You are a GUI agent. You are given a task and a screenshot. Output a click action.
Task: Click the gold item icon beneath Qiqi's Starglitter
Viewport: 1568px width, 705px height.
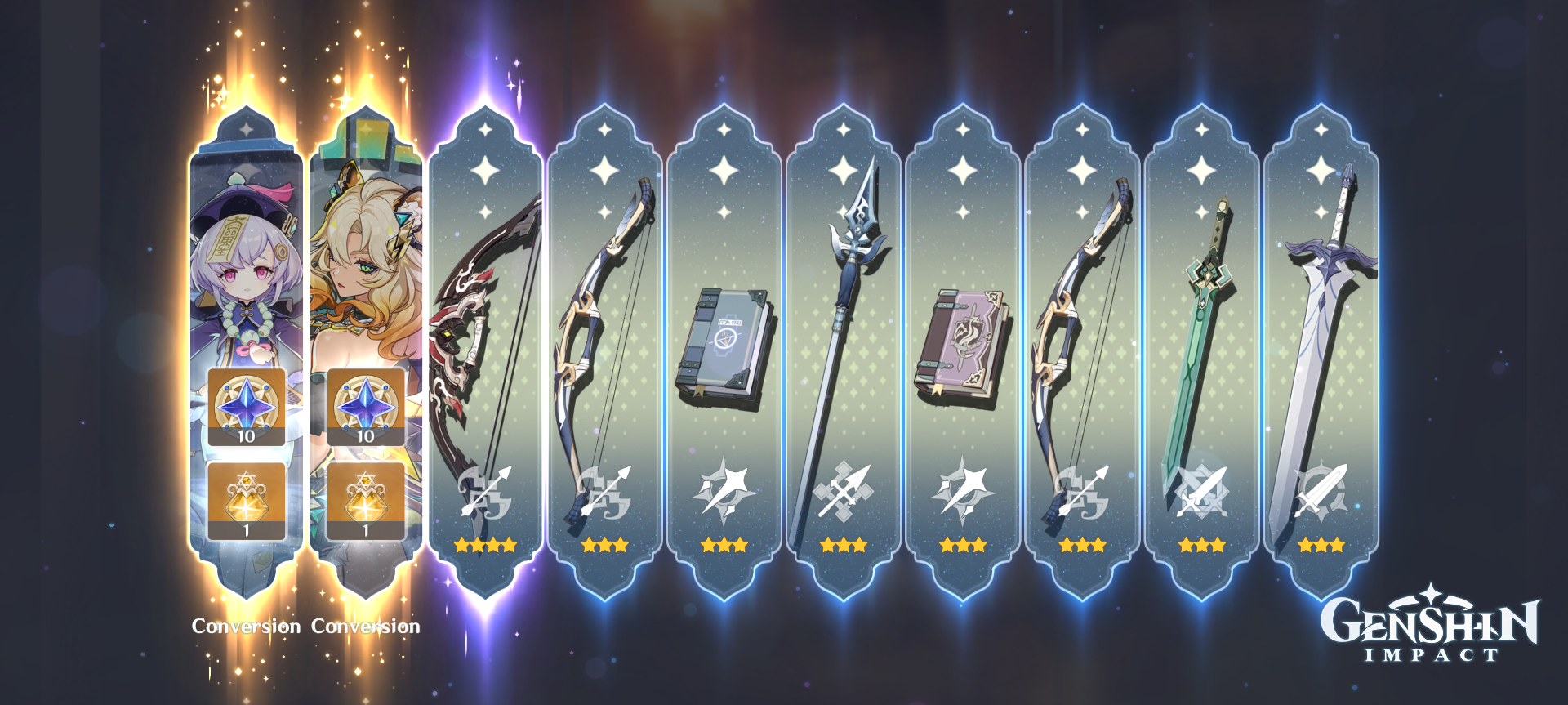click(244, 497)
